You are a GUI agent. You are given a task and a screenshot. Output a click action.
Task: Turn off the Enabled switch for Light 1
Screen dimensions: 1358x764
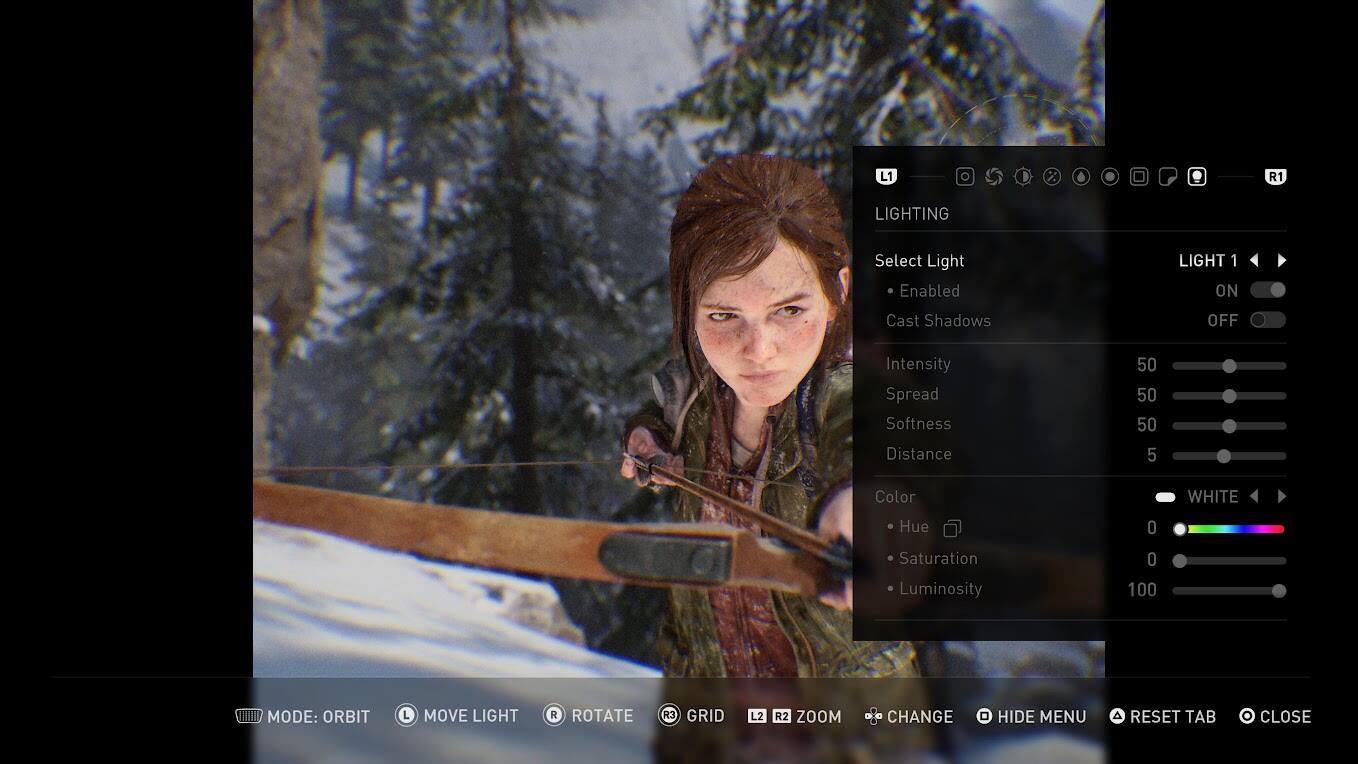(1267, 290)
